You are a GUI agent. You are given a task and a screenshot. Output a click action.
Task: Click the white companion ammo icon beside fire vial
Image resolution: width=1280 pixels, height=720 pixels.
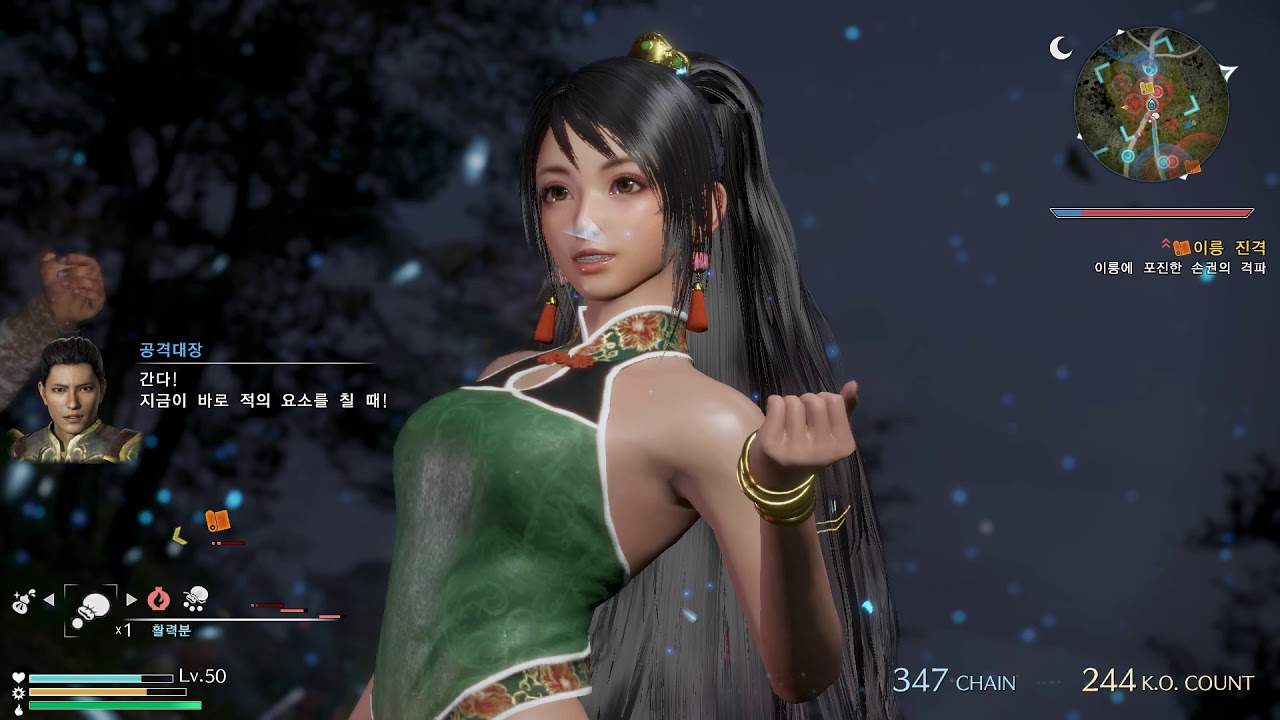point(197,601)
